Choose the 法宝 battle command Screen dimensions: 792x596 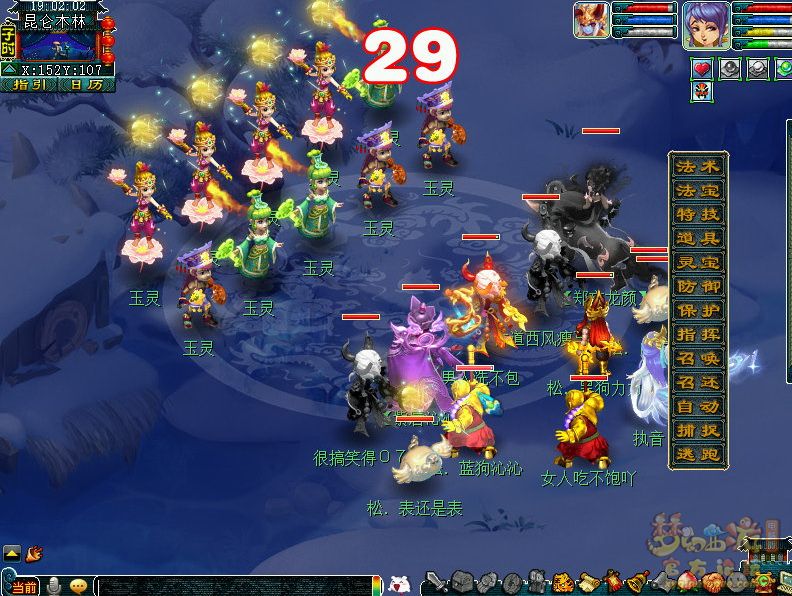coord(697,190)
